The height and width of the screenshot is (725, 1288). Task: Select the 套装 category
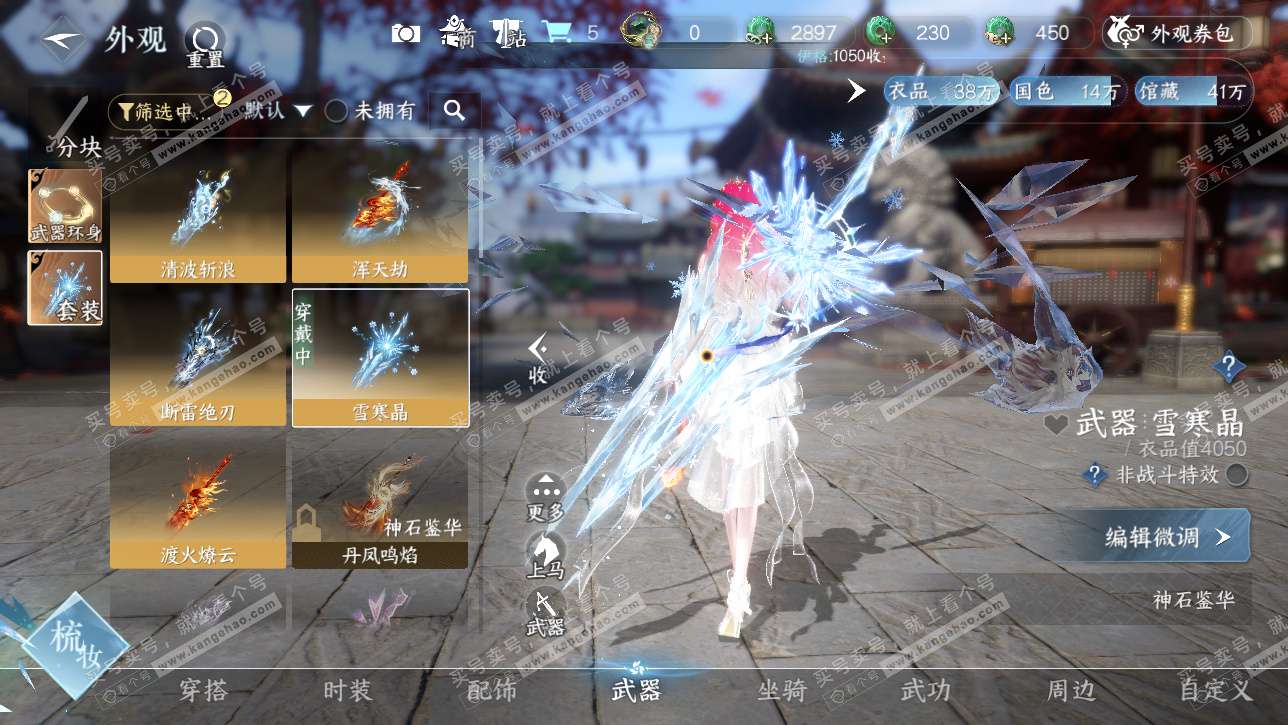pos(65,288)
